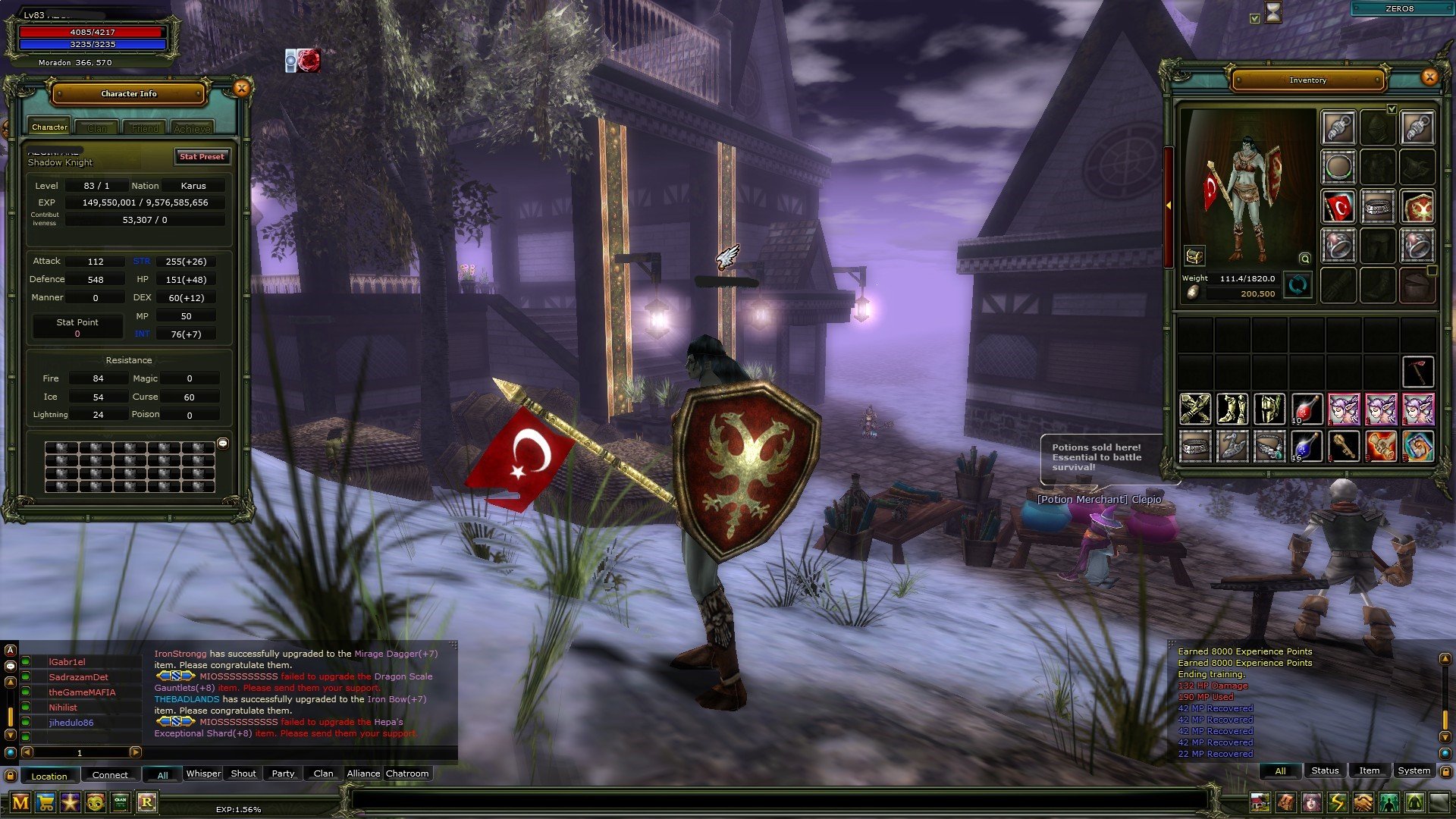1456x819 pixels.
Task: Click the gold M menu icon
Action: (x=20, y=802)
